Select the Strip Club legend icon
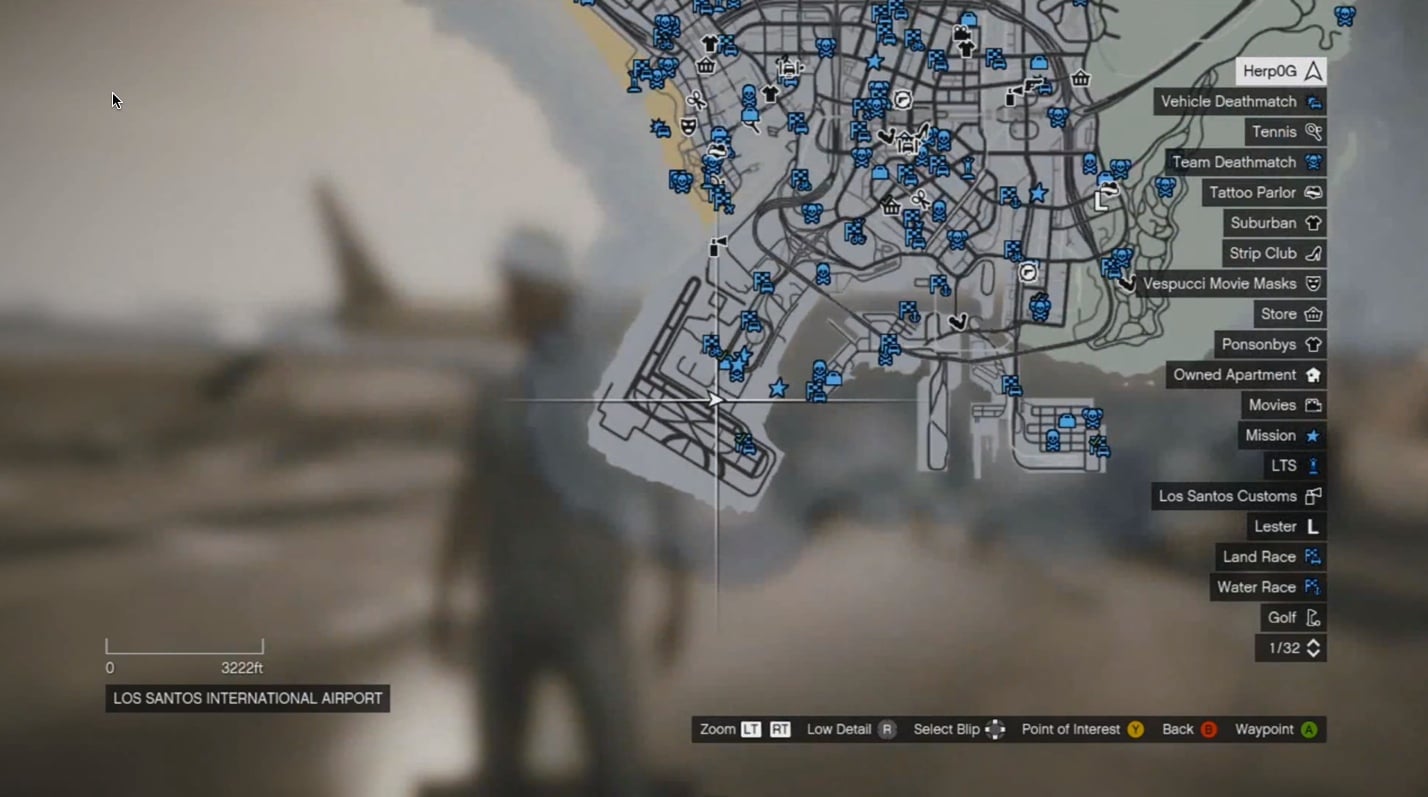Screen dimensions: 1428x797 [1313, 253]
